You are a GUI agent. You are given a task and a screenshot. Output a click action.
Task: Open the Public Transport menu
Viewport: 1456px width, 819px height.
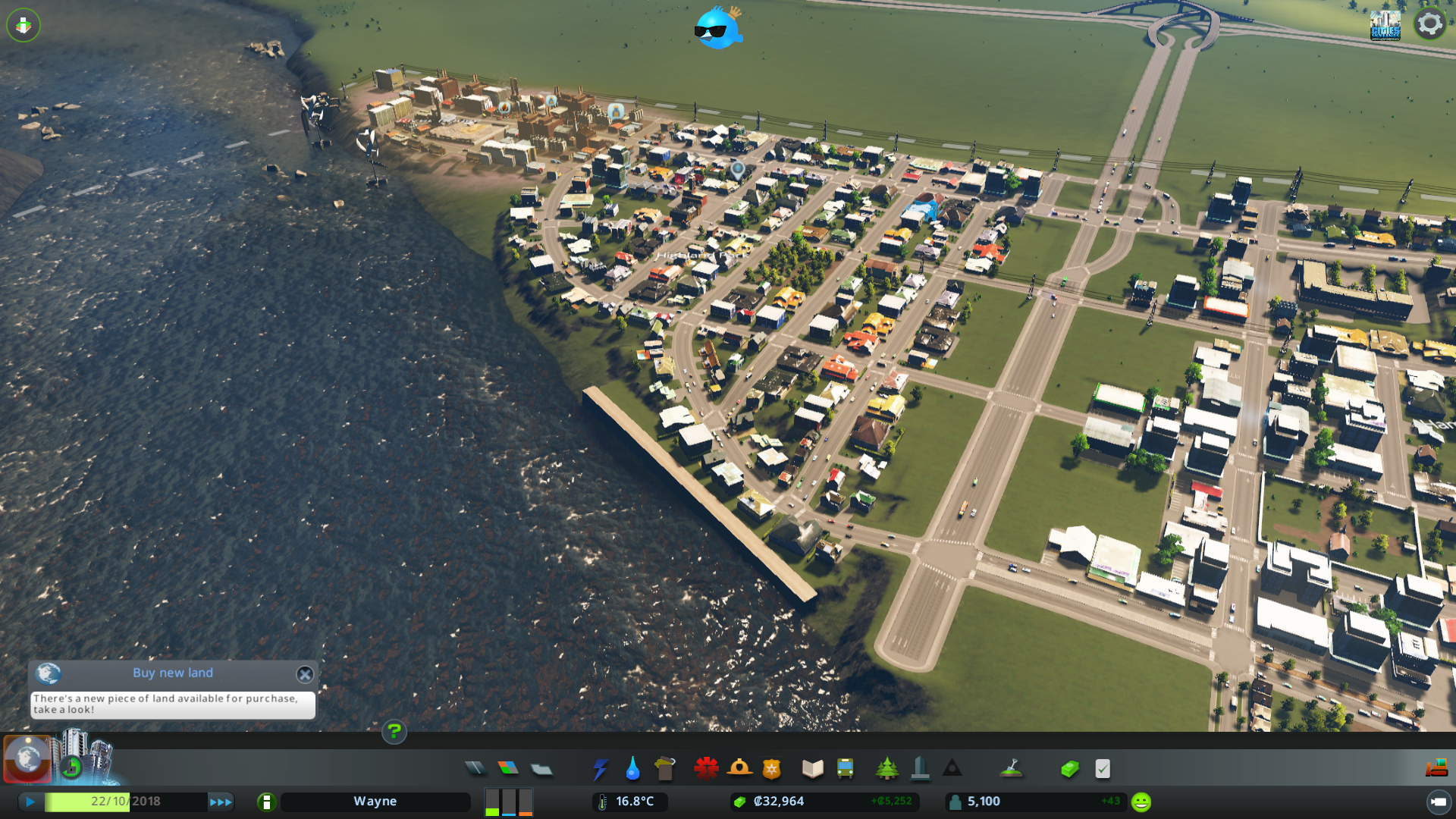tap(845, 768)
